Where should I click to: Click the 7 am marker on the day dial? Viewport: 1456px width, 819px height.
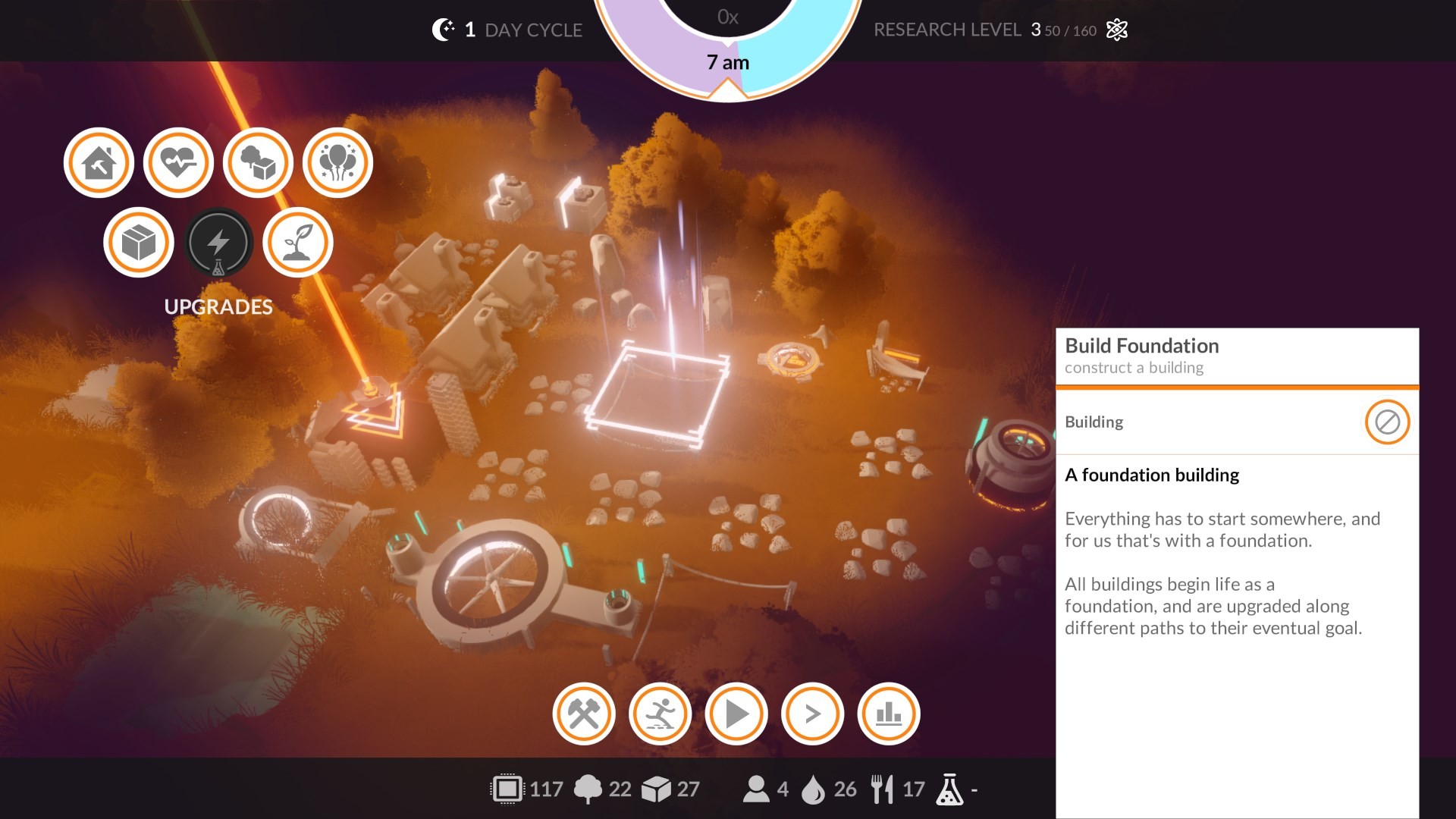coord(726,62)
